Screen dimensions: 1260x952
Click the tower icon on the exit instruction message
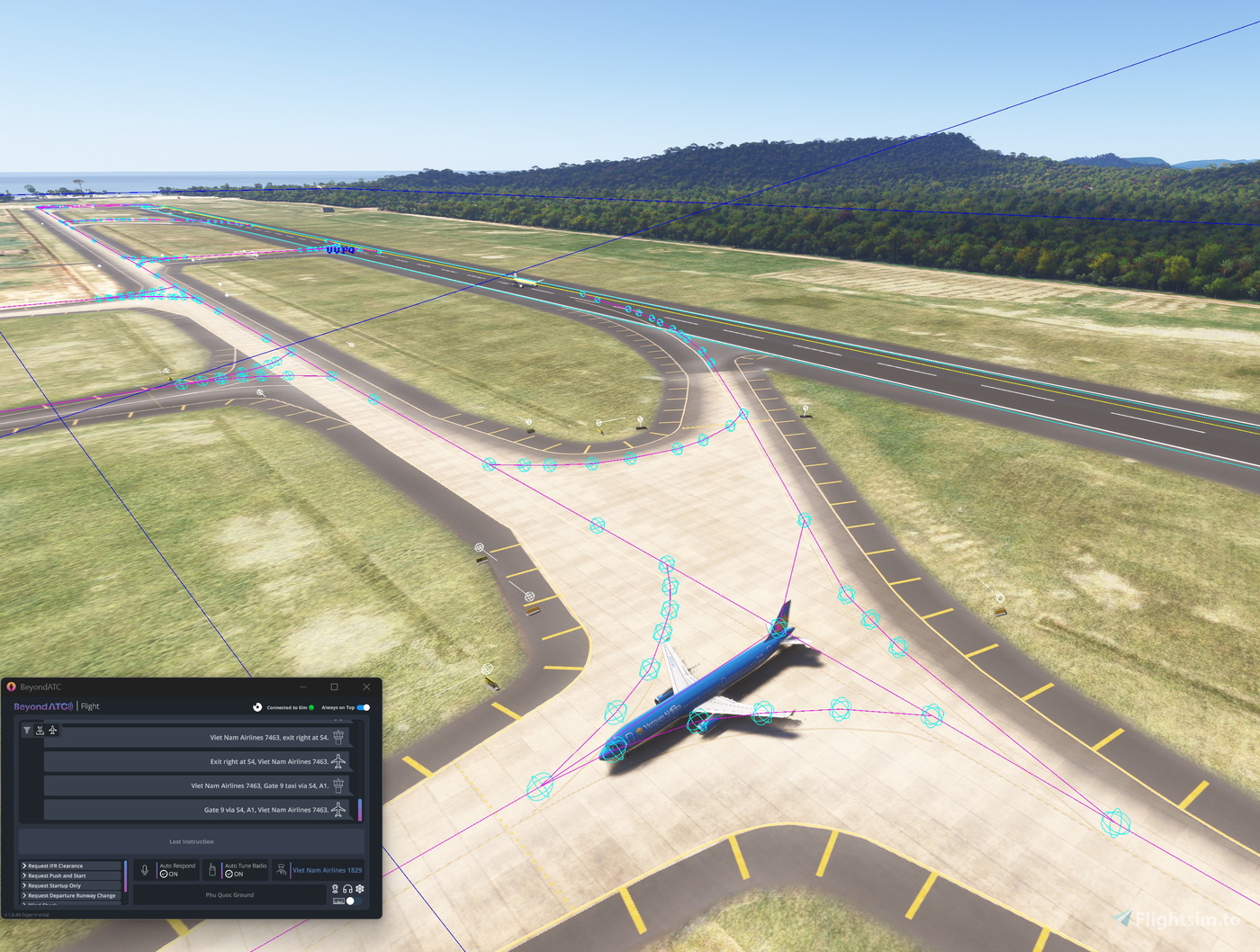tap(339, 737)
